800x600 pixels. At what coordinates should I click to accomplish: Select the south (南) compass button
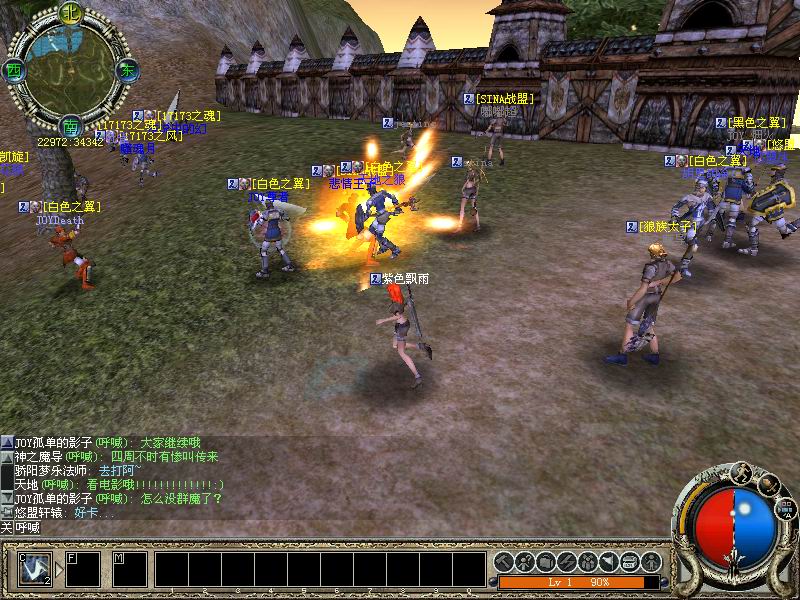(70, 127)
